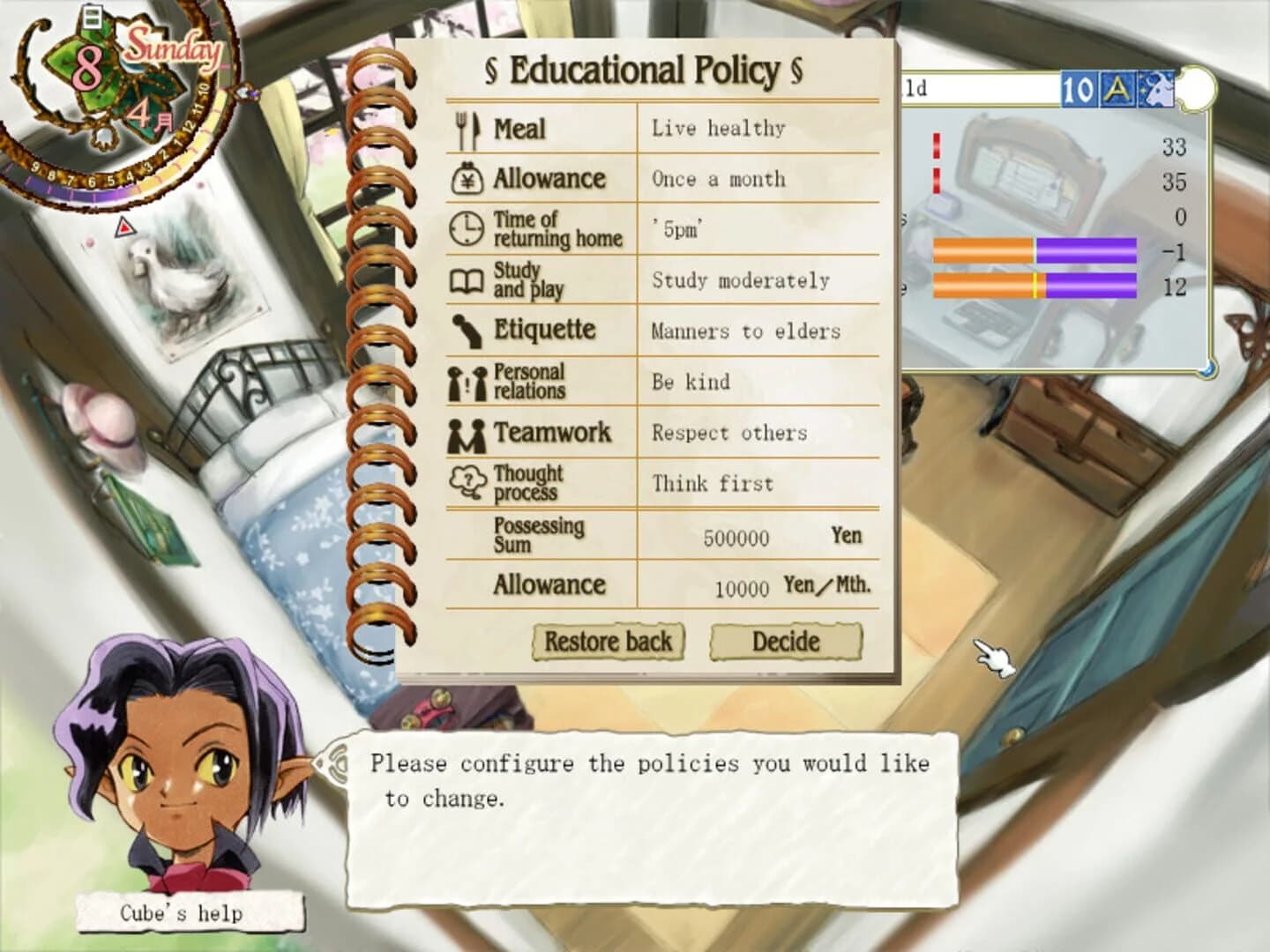Adjust the orange-purple stat bar
1270x952 pixels.
coord(1036,249)
